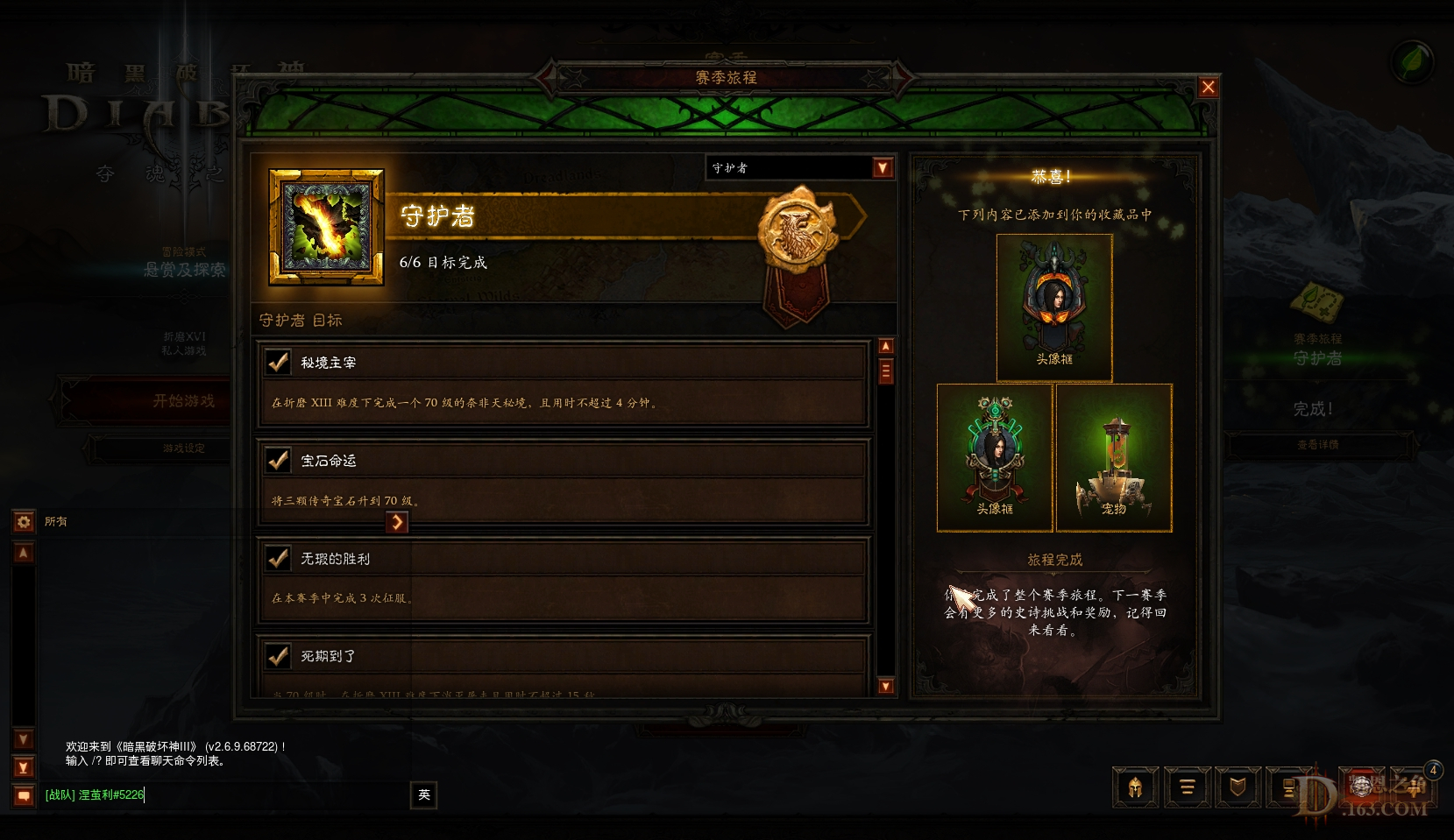The image size is (1454, 840).
Task: Click the green leaf icon at top right
Action: tap(1413, 61)
